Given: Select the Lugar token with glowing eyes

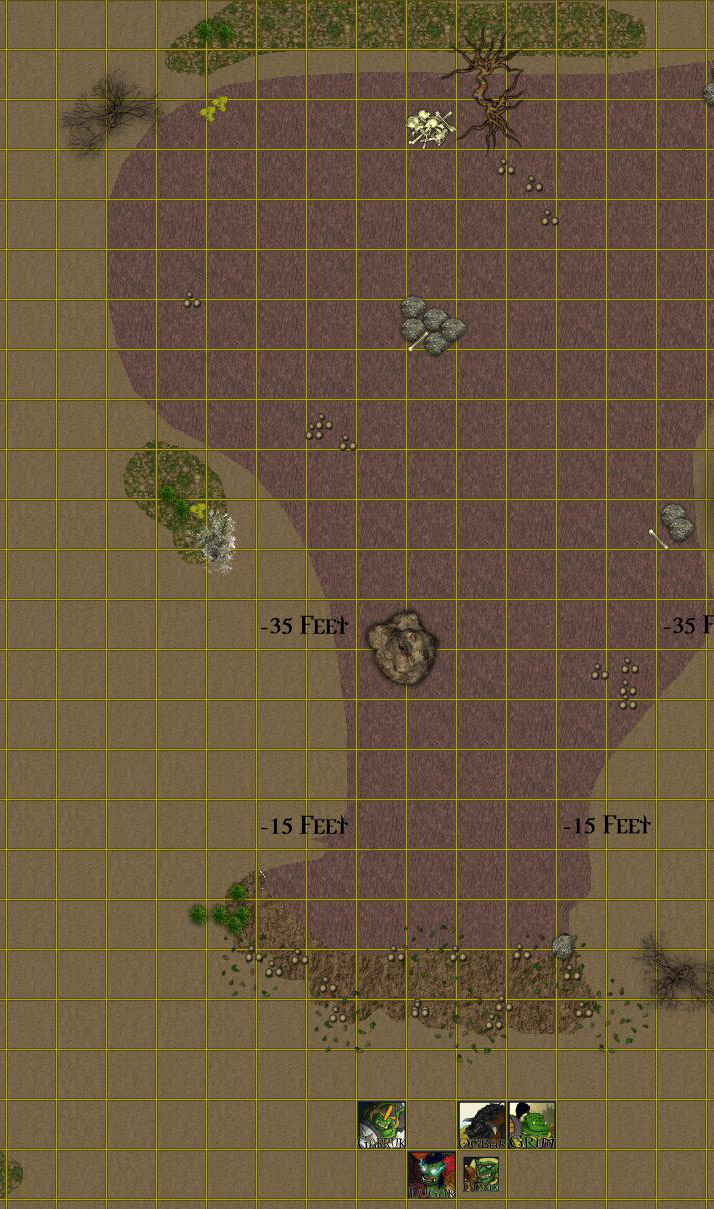Looking at the screenshot, I should pos(432,1175).
